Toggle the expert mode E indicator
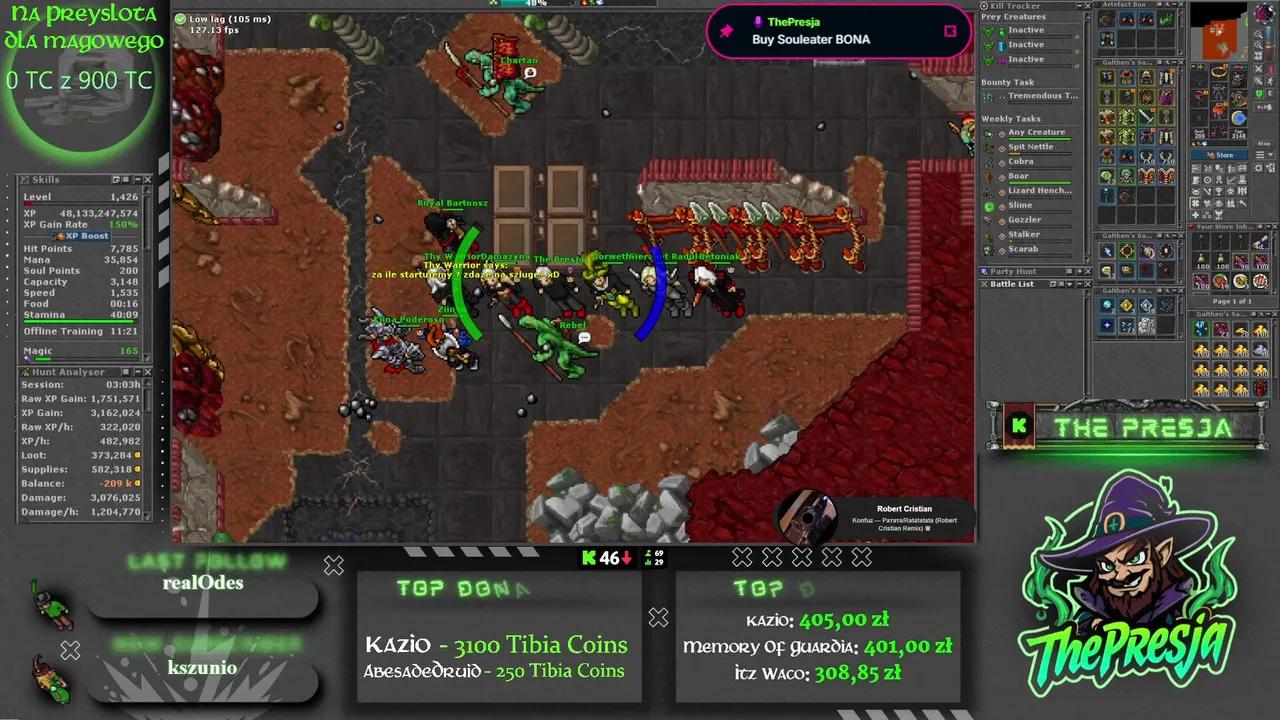This screenshot has width=1280, height=720. click(x=1269, y=93)
